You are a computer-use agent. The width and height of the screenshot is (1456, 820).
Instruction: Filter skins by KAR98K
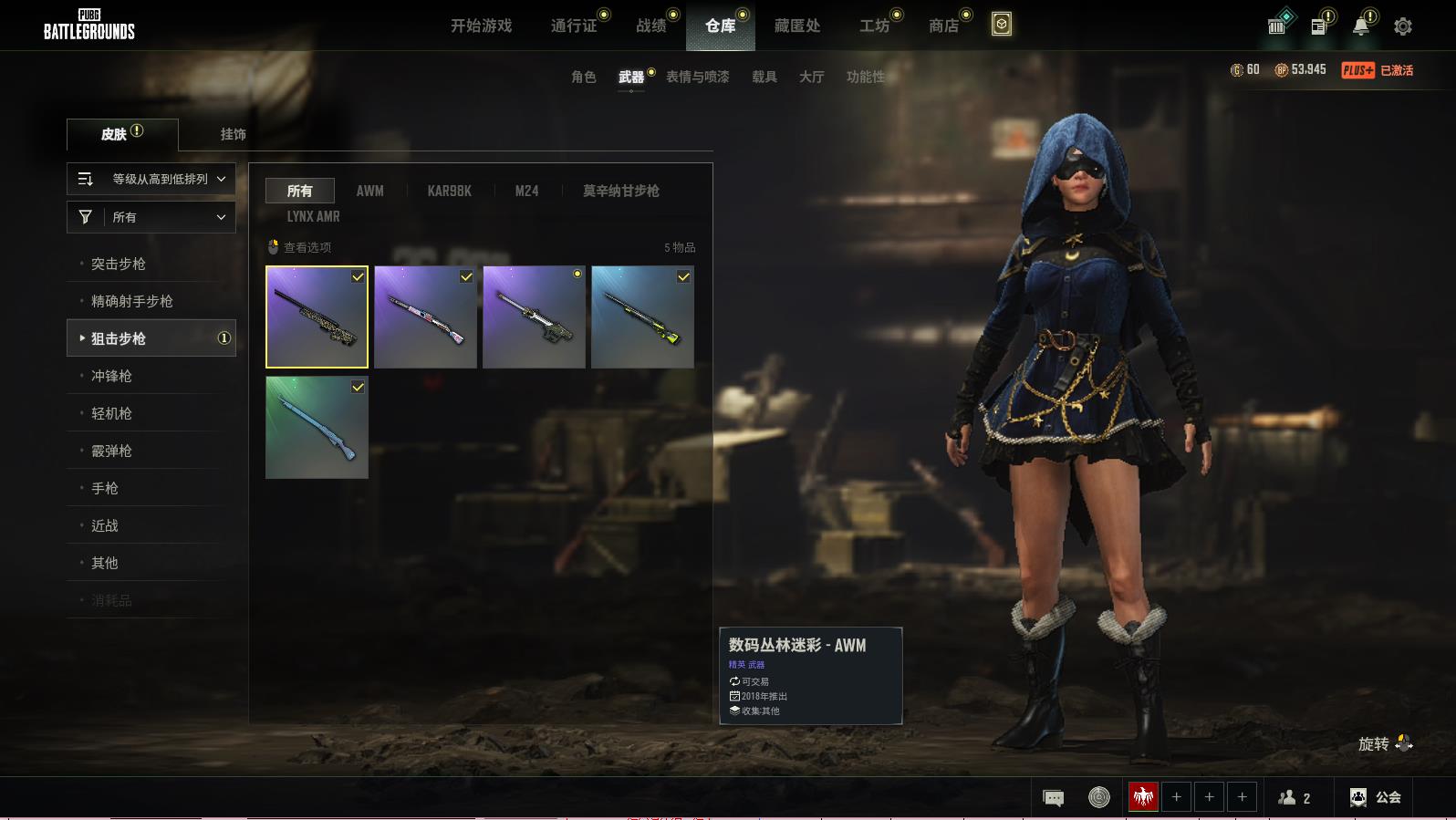coord(449,191)
